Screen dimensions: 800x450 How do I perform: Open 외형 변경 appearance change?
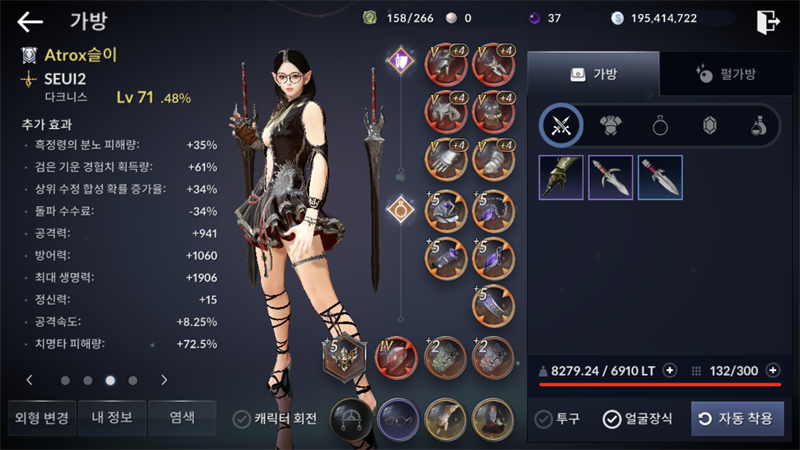pos(39,417)
